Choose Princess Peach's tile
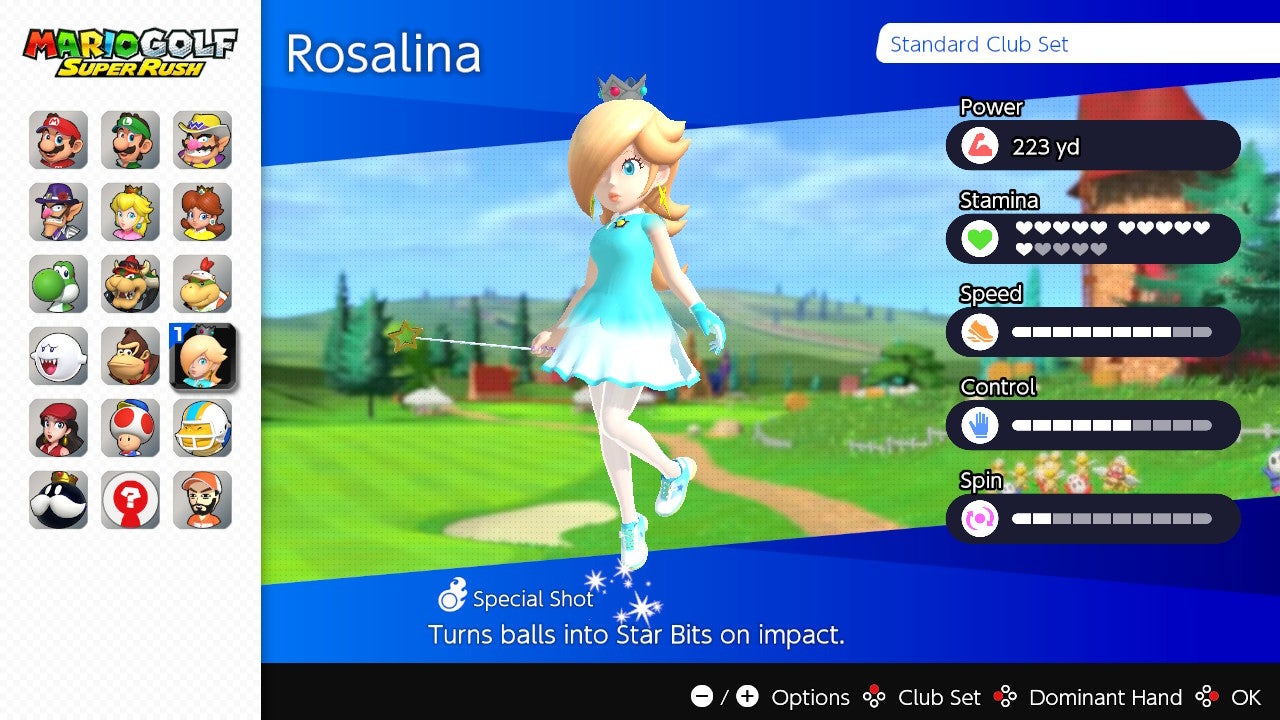 point(130,212)
